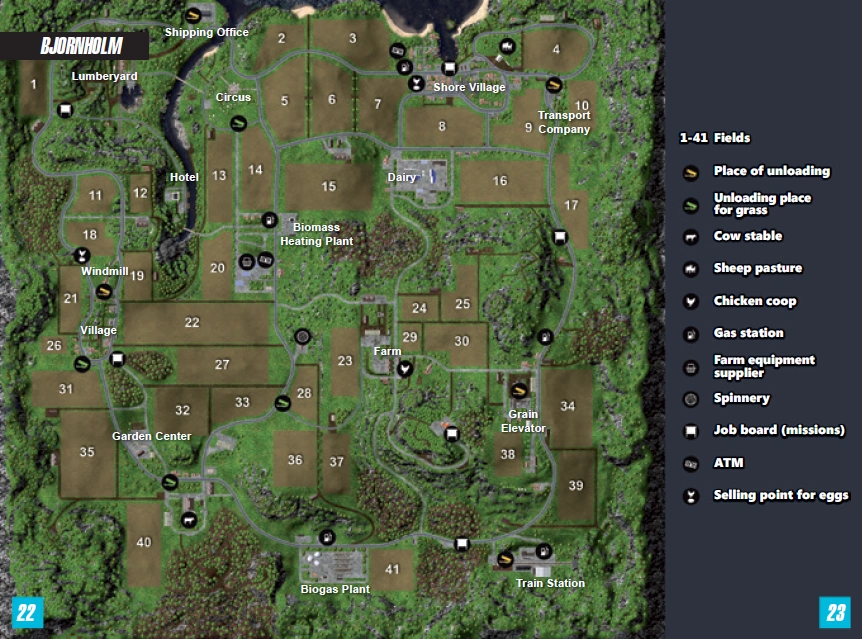Select the 'Farm equipment supplier' legend entry
862x639 pixels.
click(x=764, y=366)
